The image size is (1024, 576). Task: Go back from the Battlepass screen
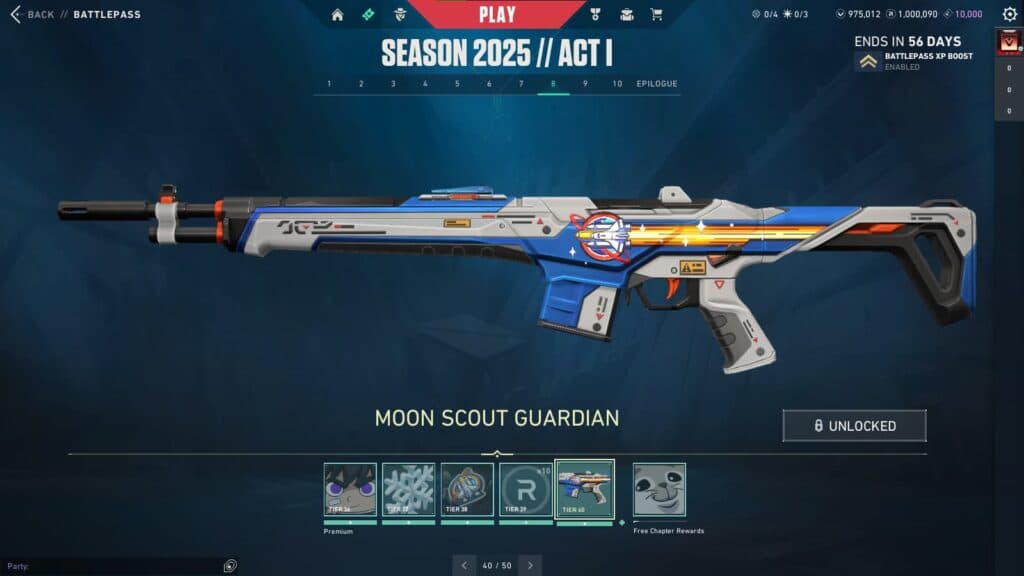(30, 15)
